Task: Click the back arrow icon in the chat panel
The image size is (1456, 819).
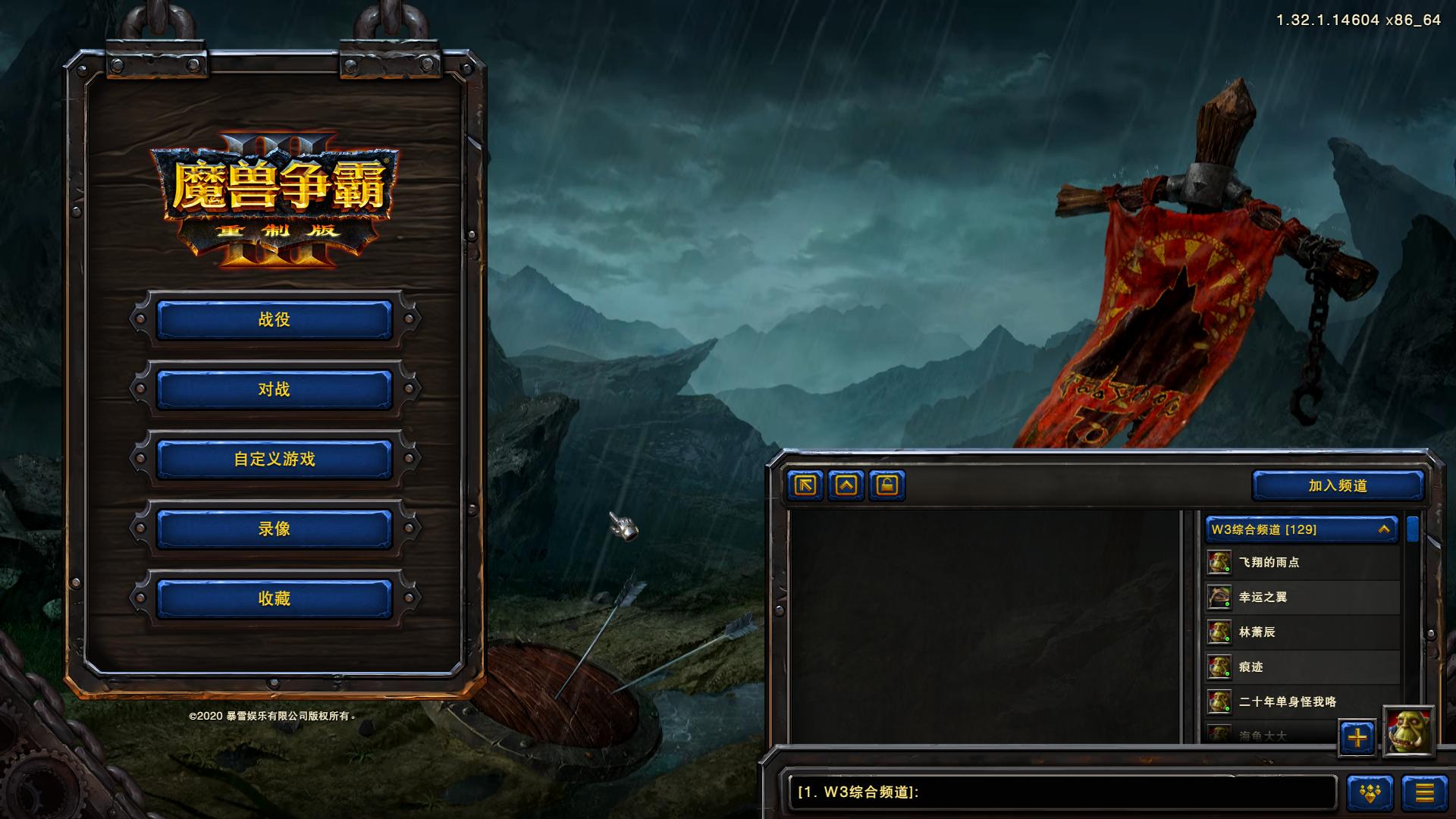Action: pyautogui.click(x=807, y=485)
